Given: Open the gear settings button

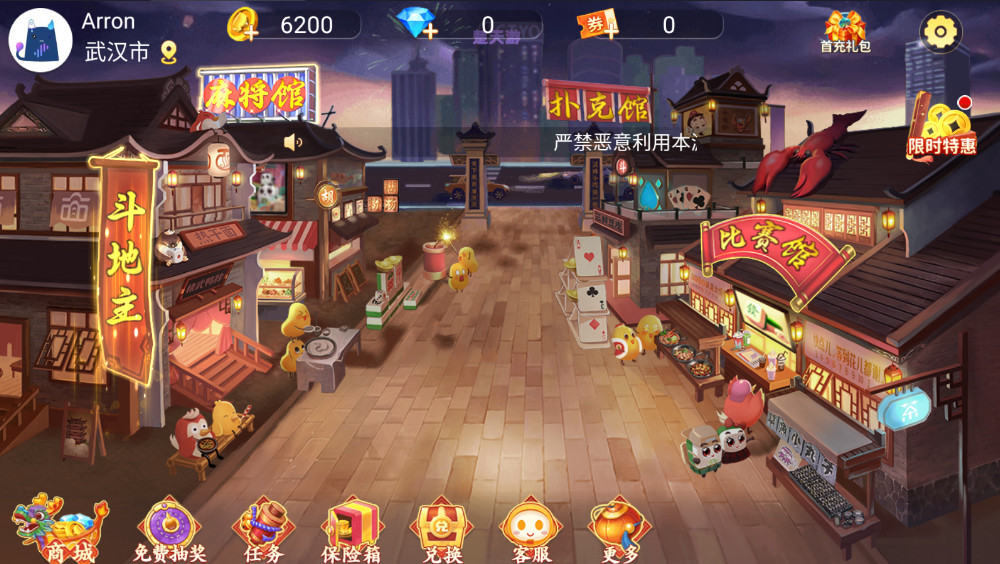Looking at the screenshot, I should tap(940, 32).
